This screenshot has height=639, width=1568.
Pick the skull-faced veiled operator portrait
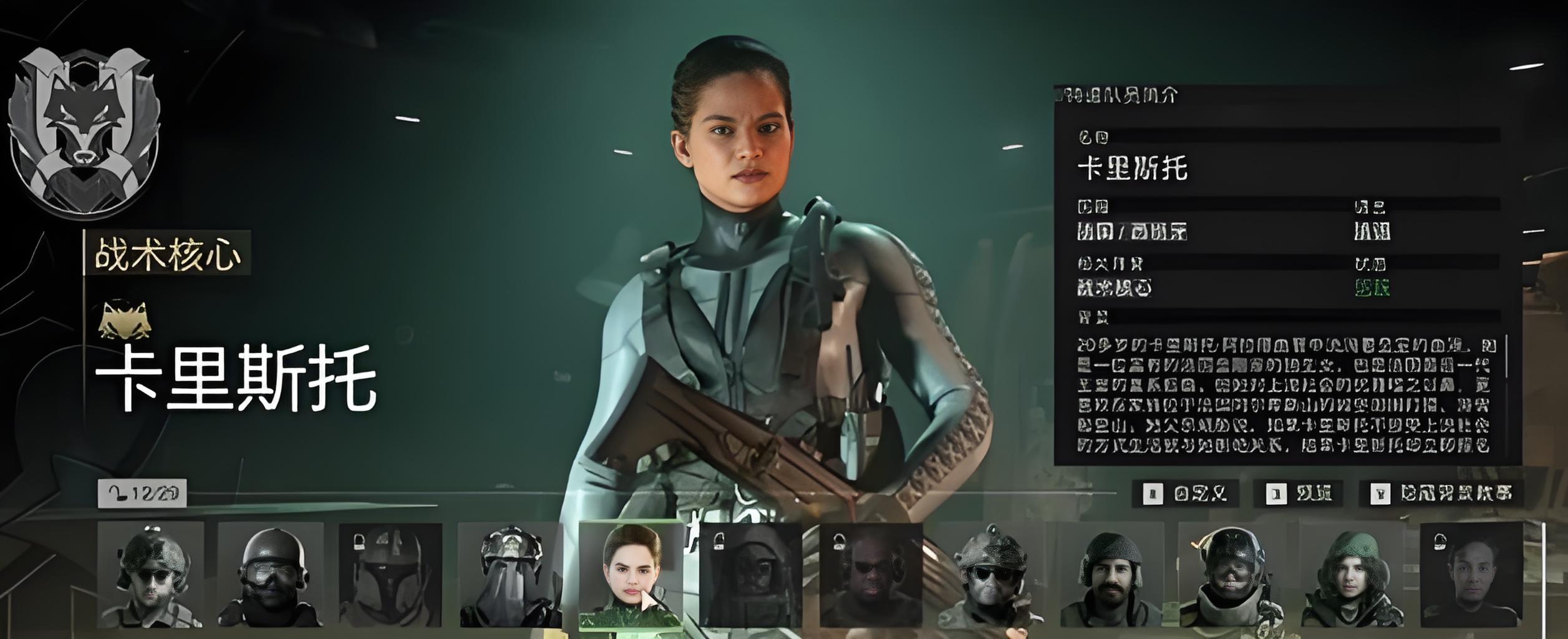pos(510,575)
